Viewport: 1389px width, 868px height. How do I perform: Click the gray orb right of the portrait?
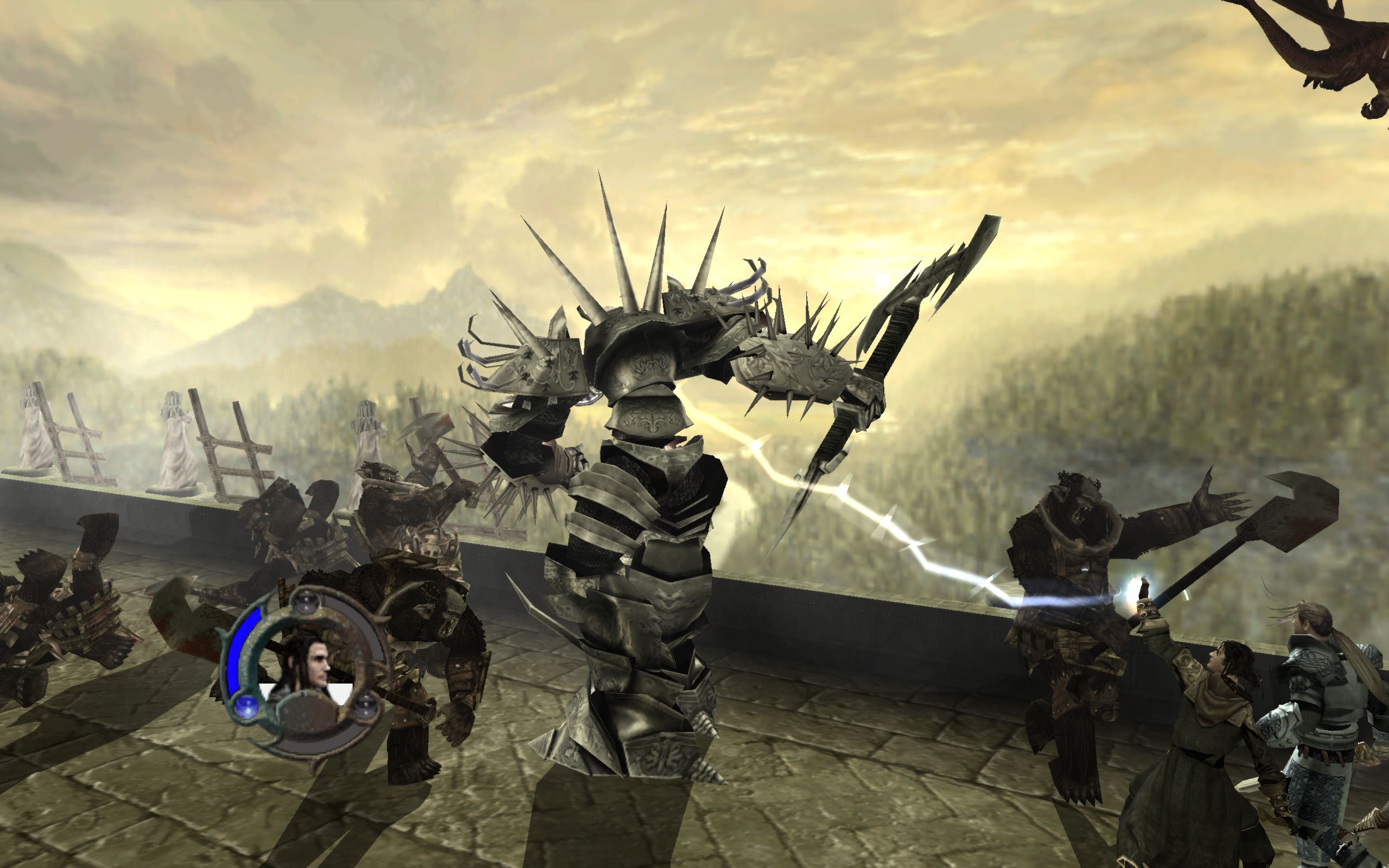coord(366,707)
